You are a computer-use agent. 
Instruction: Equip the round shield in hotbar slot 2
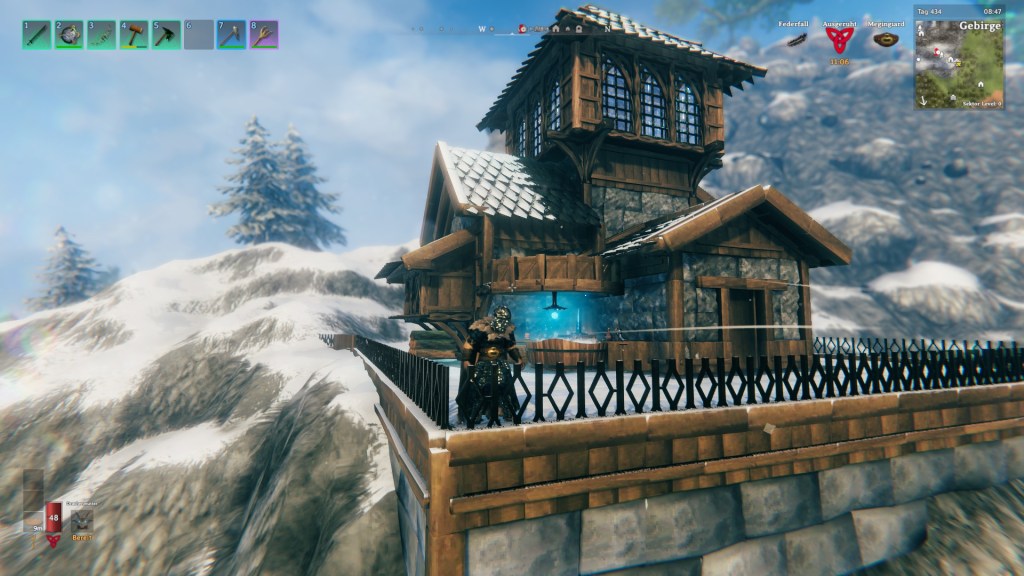(69, 35)
